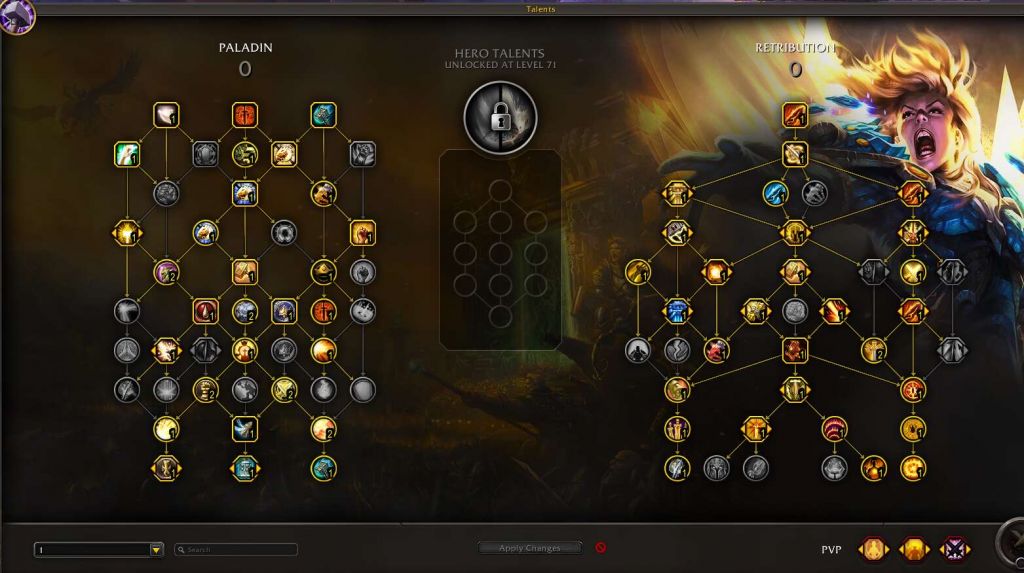The width and height of the screenshot is (1024, 573).
Task: Select the red talent topping the Paladin tree
Action: click(x=245, y=115)
